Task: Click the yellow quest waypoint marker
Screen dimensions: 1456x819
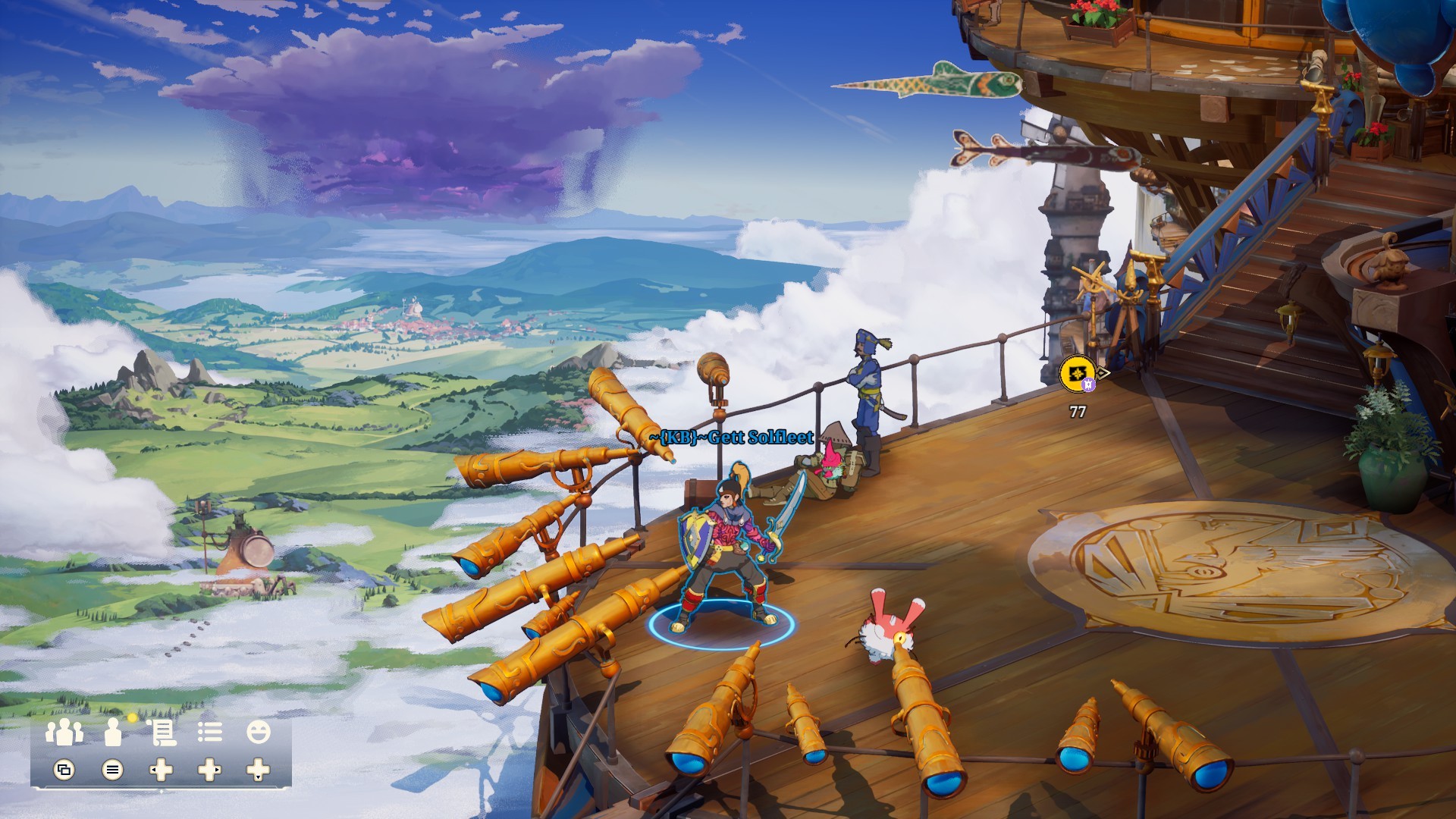Action: coord(1078,374)
